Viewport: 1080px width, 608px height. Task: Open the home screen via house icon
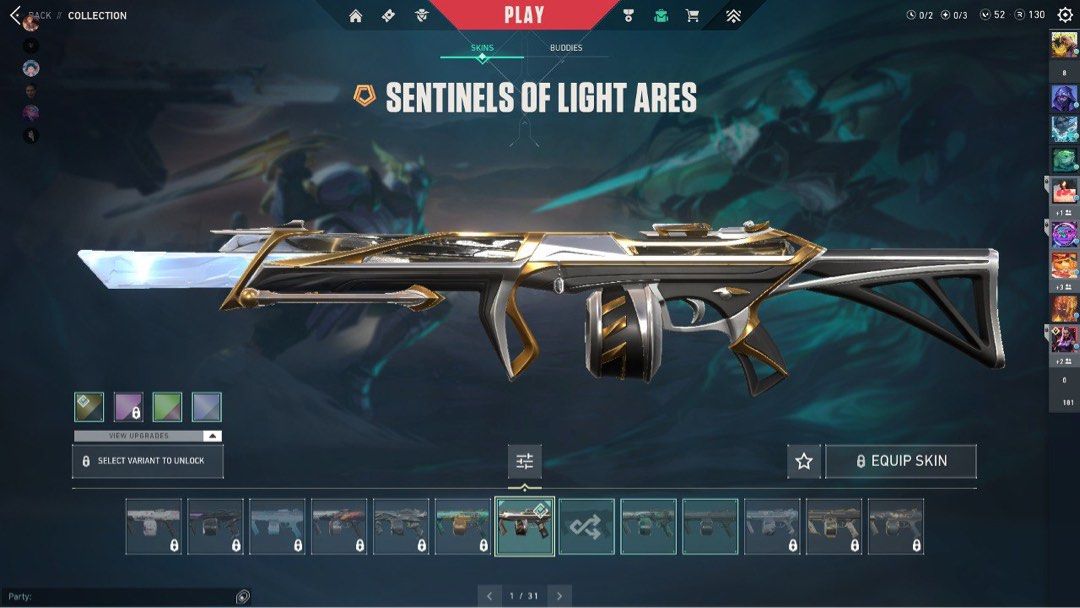point(356,16)
